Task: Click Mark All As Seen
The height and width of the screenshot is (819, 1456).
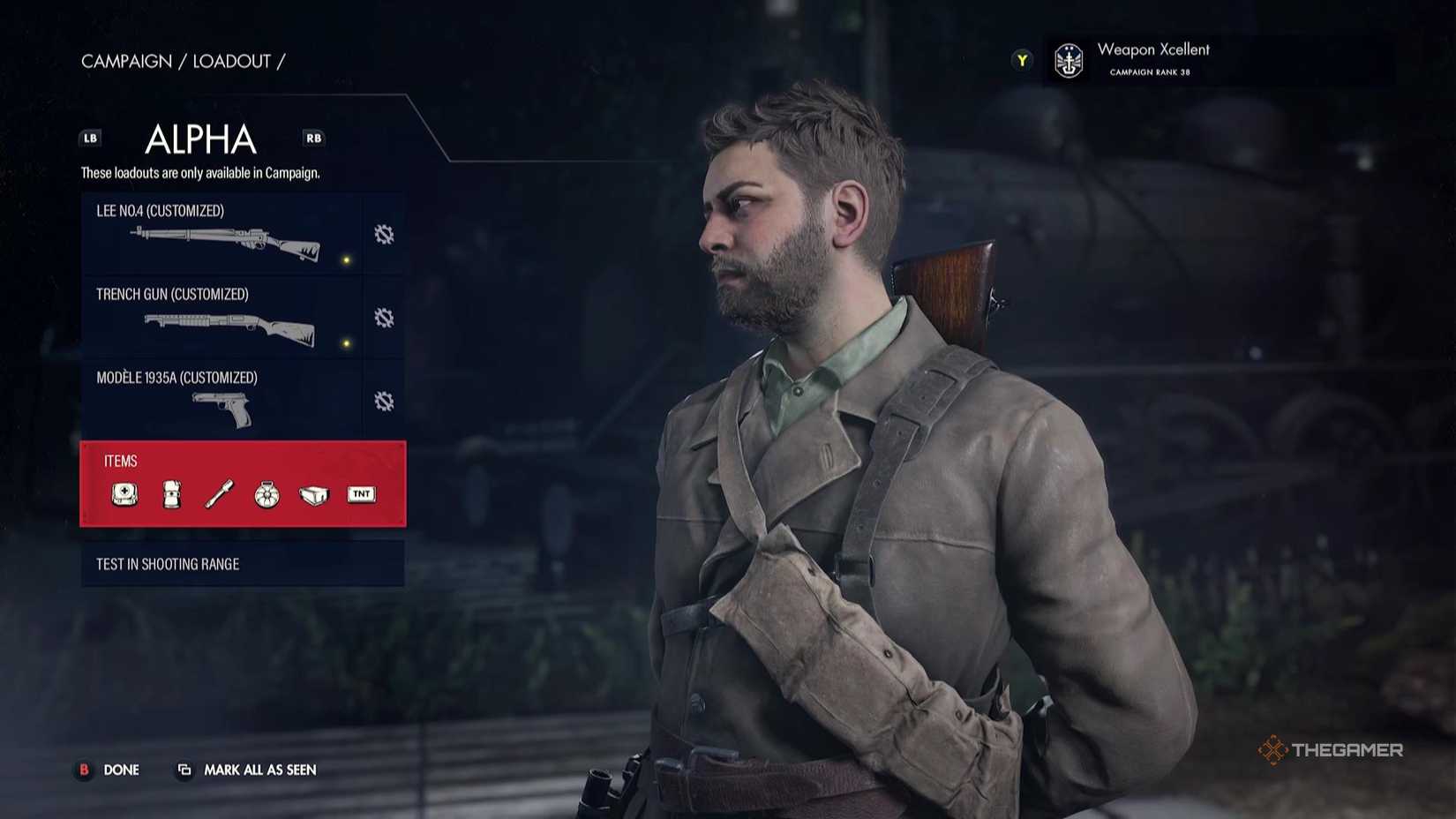Action: click(259, 770)
